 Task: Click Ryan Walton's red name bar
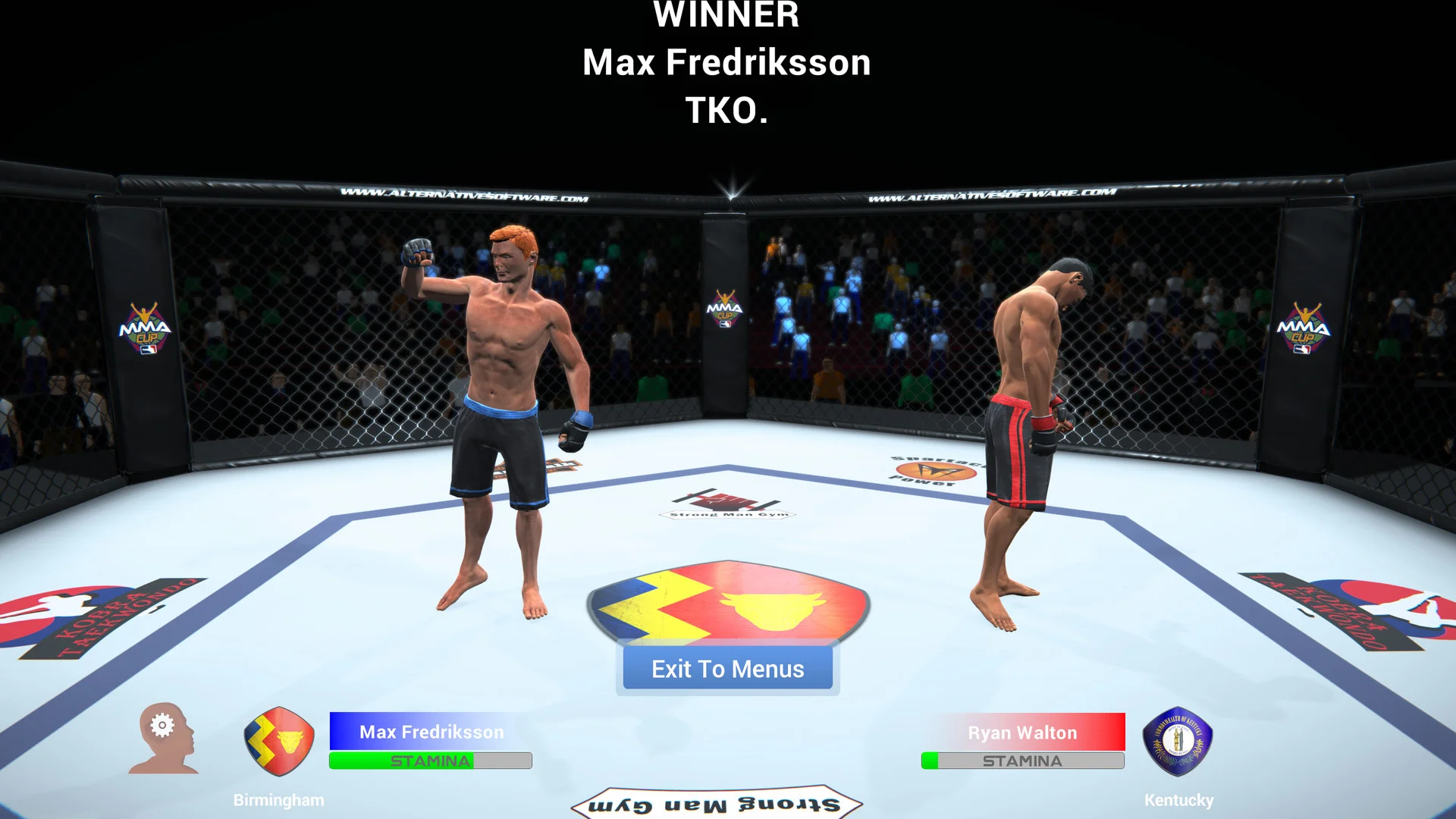point(1023,732)
